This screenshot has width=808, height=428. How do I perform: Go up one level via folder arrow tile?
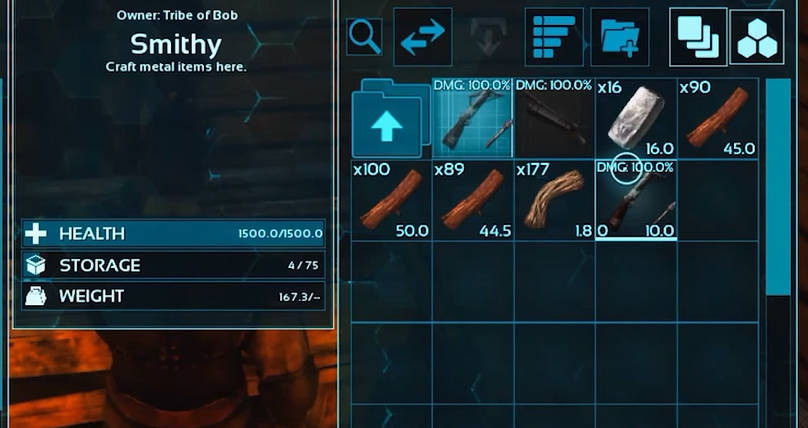pyautogui.click(x=391, y=120)
